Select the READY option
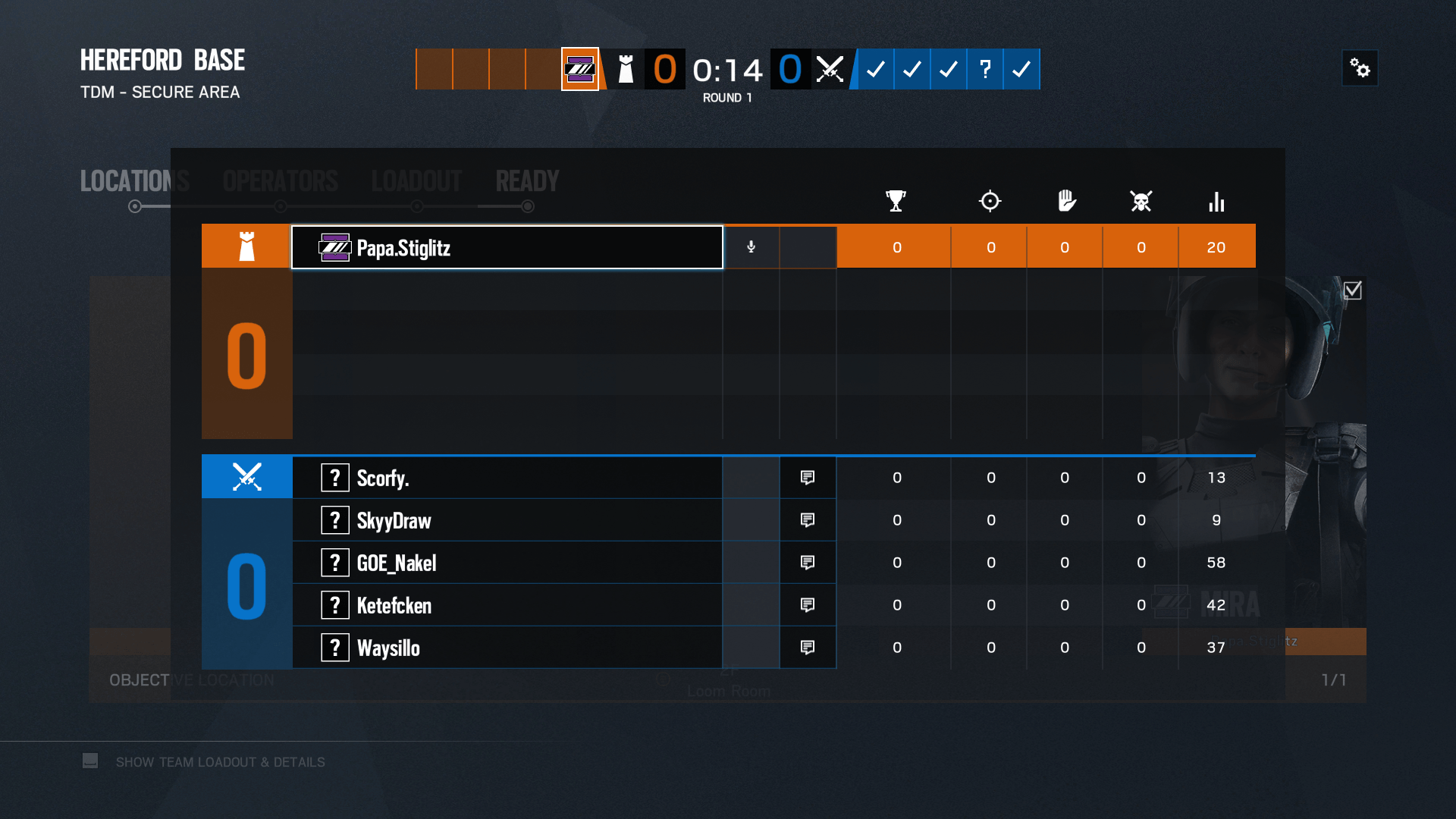1456x819 pixels. point(526,180)
